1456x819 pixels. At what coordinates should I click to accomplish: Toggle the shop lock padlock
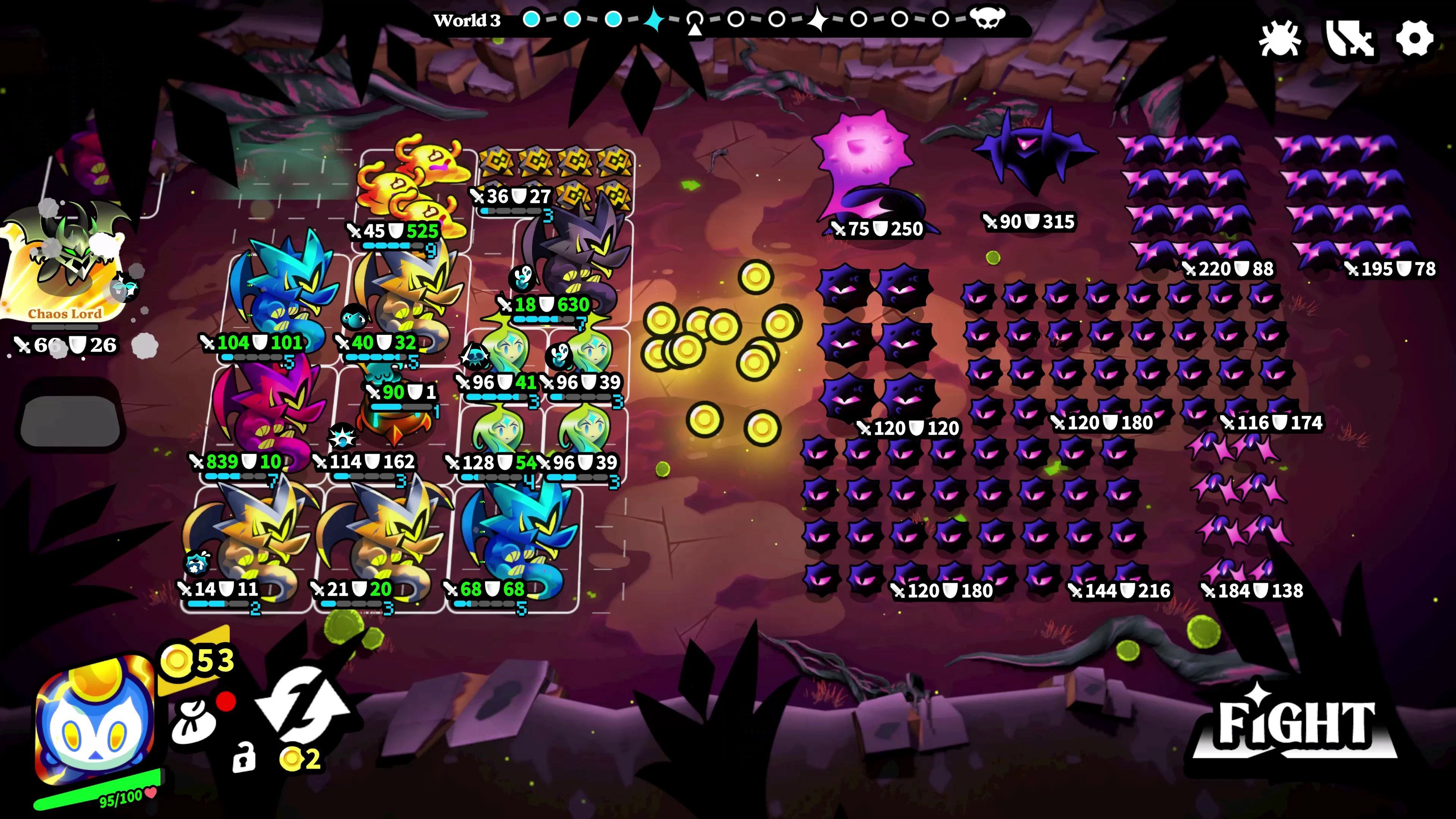tap(244, 758)
